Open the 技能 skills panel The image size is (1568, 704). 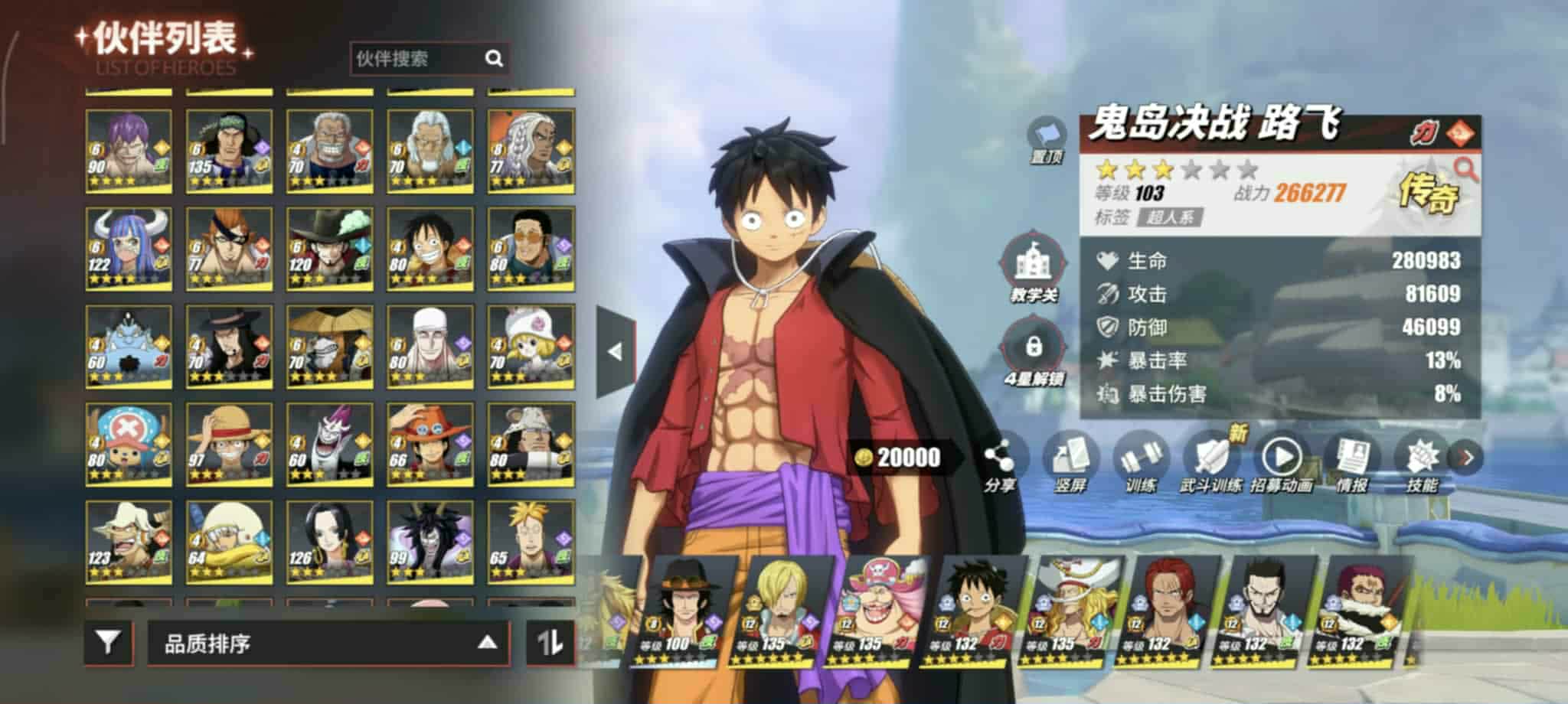click(1422, 462)
